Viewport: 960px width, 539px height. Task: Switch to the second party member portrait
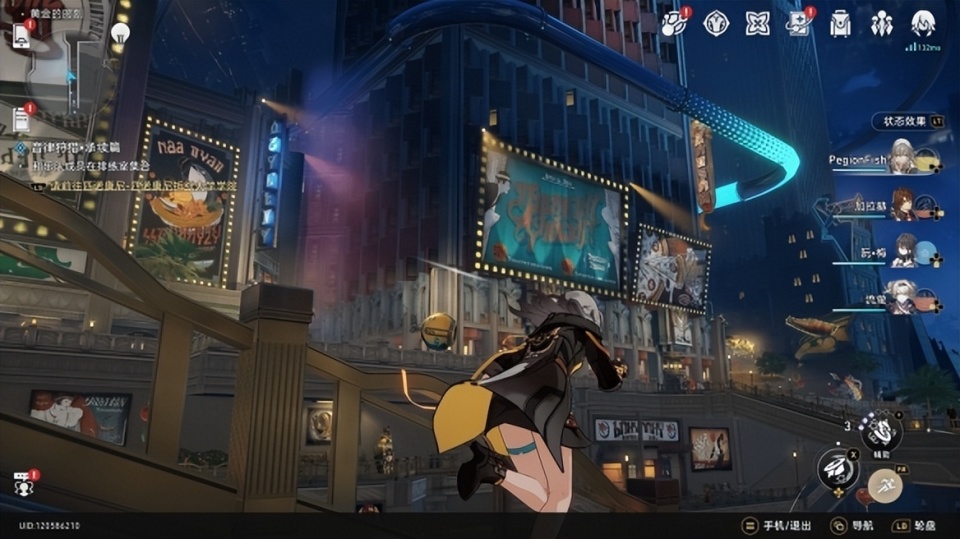[x=903, y=204]
